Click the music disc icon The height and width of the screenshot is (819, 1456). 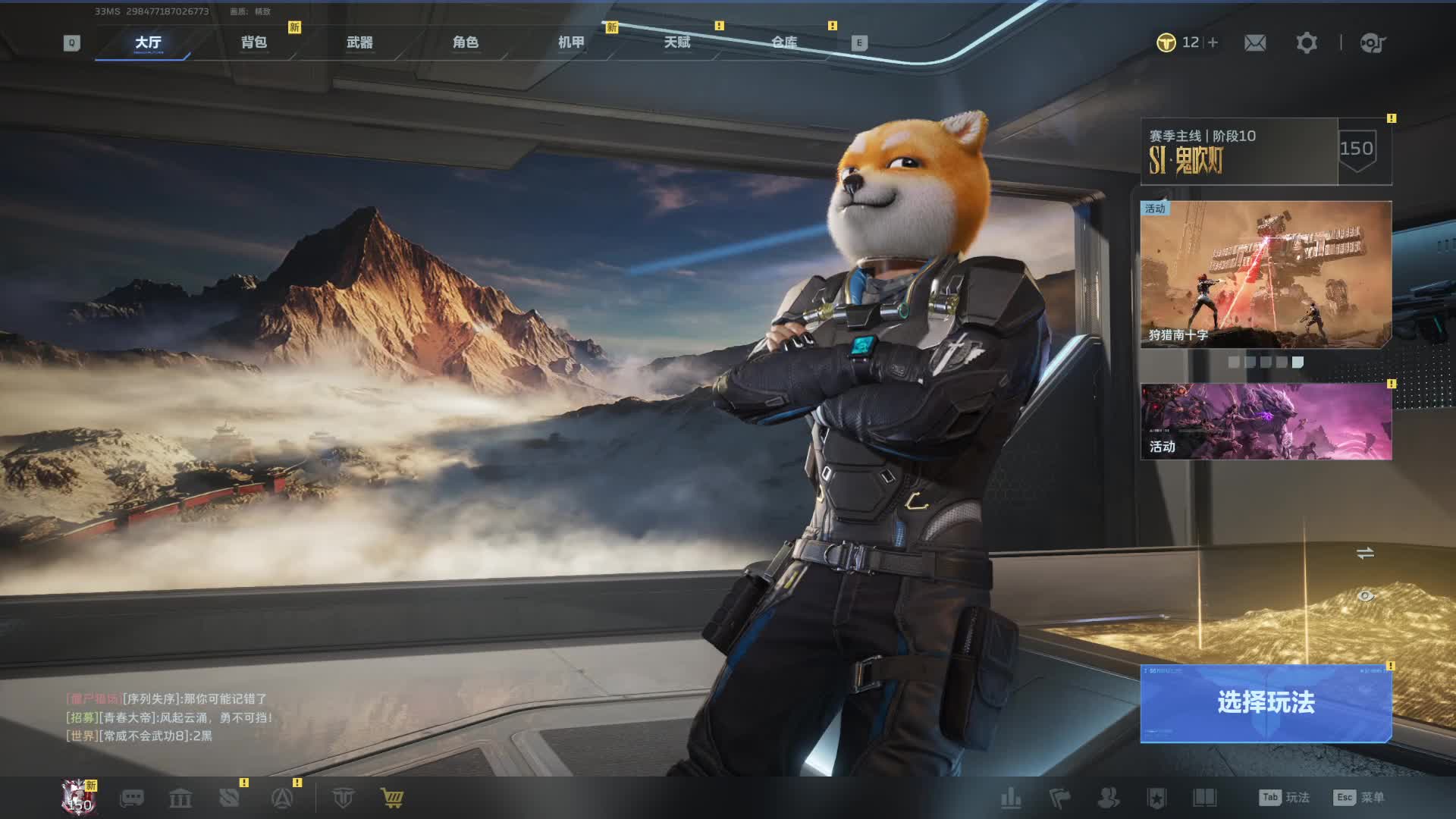click(x=1373, y=43)
